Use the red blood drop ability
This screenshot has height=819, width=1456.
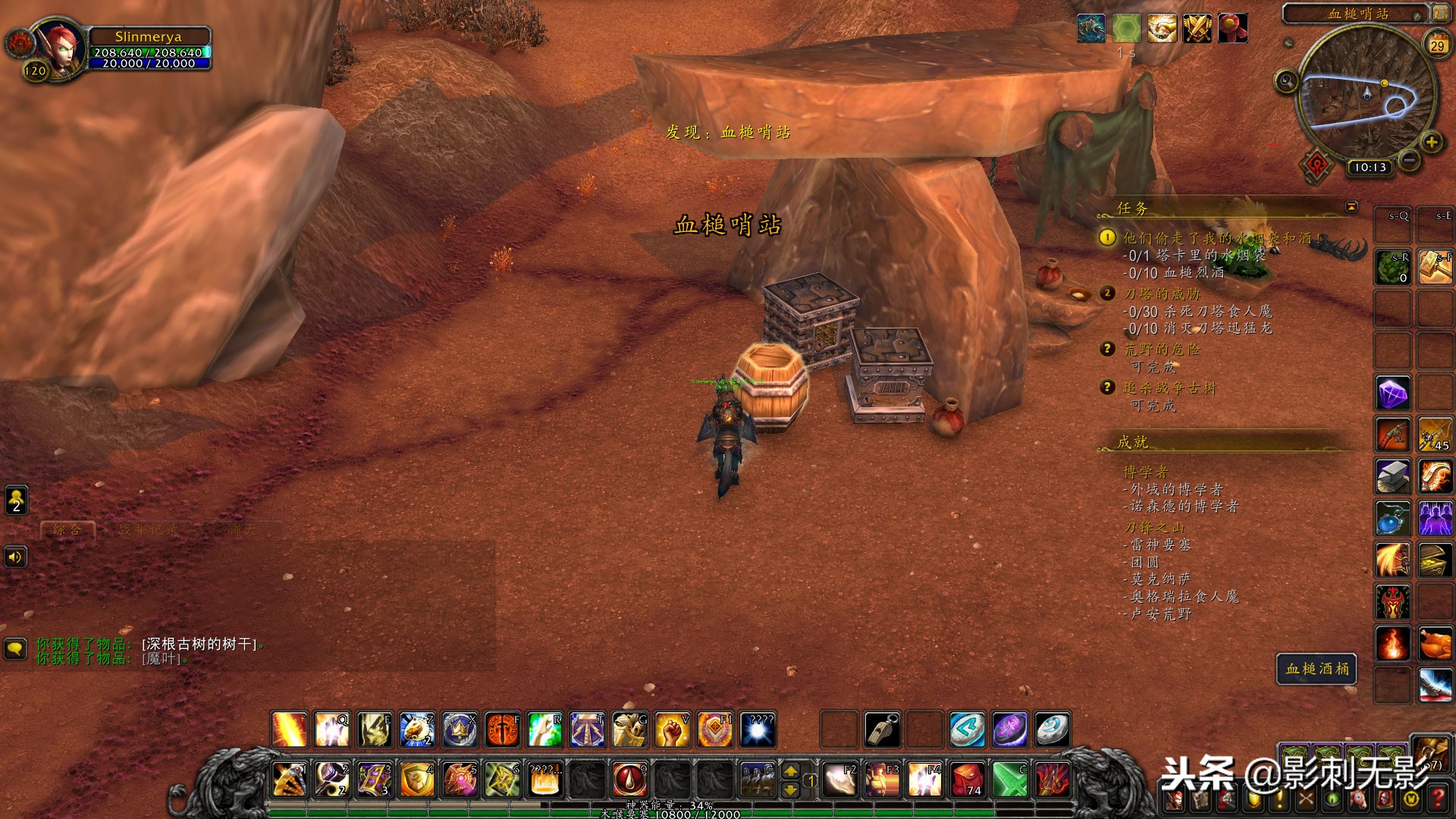[629, 779]
